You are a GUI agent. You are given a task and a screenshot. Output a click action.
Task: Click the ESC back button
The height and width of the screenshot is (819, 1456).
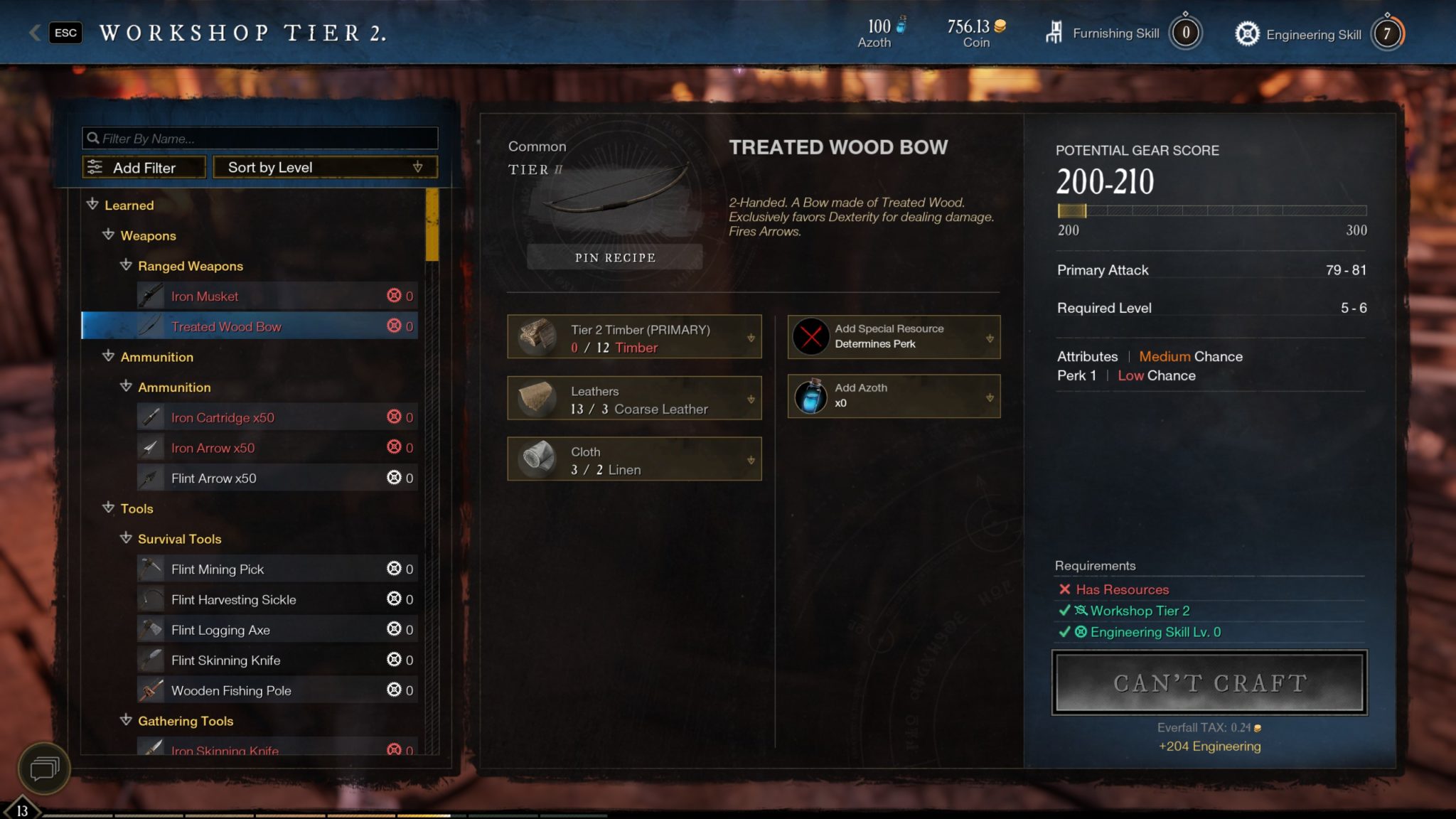65,33
